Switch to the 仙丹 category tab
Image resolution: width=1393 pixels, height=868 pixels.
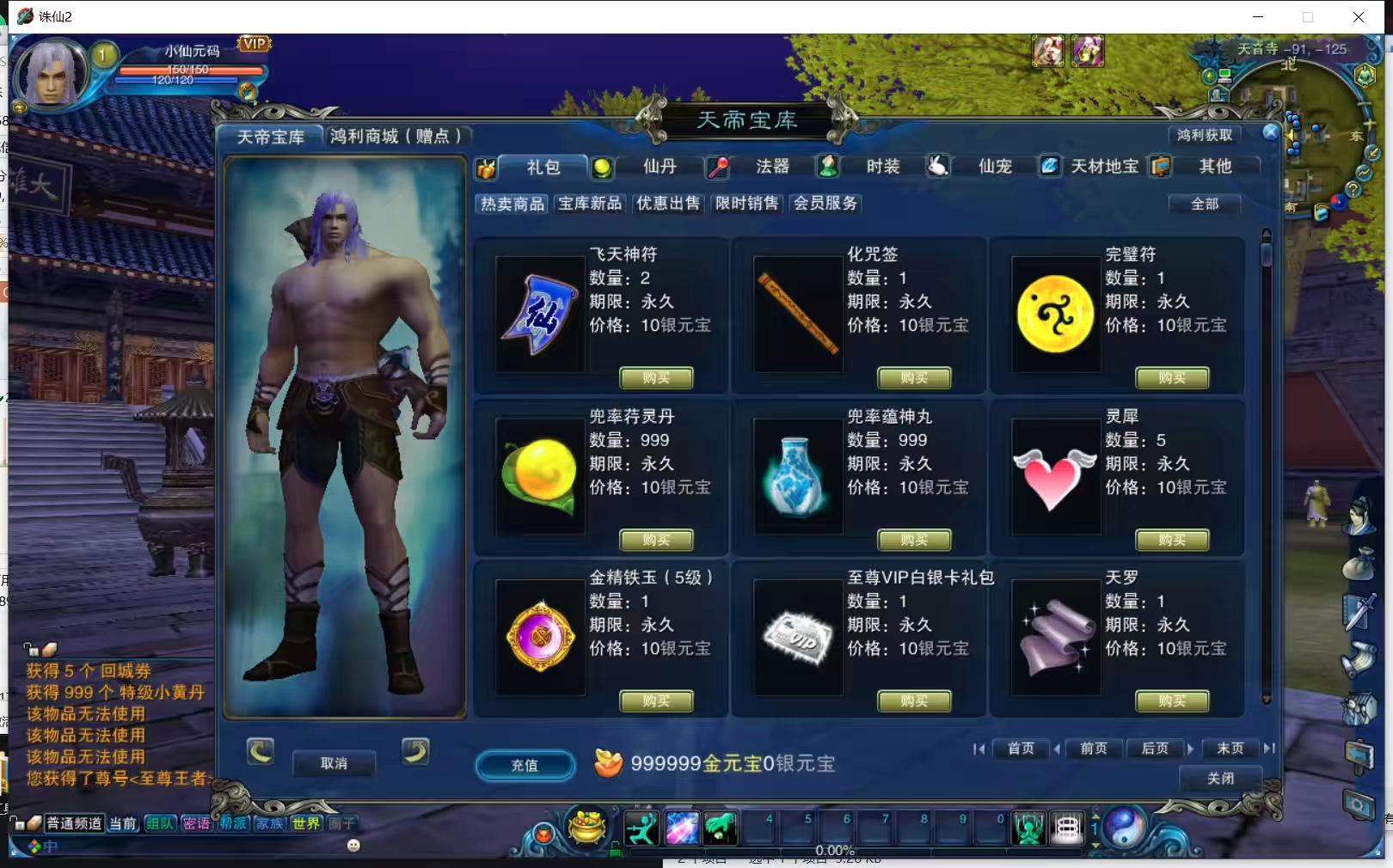pos(659,167)
